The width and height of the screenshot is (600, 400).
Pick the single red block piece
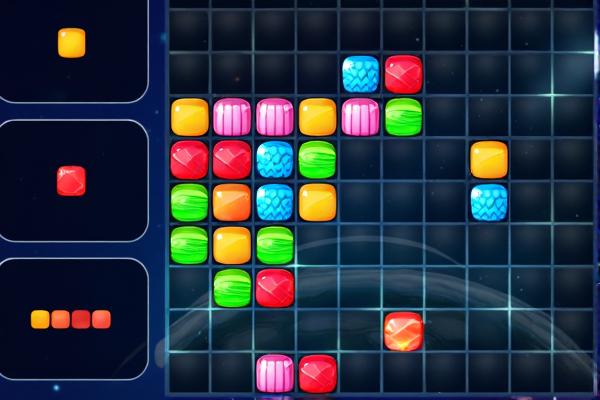(71, 181)
